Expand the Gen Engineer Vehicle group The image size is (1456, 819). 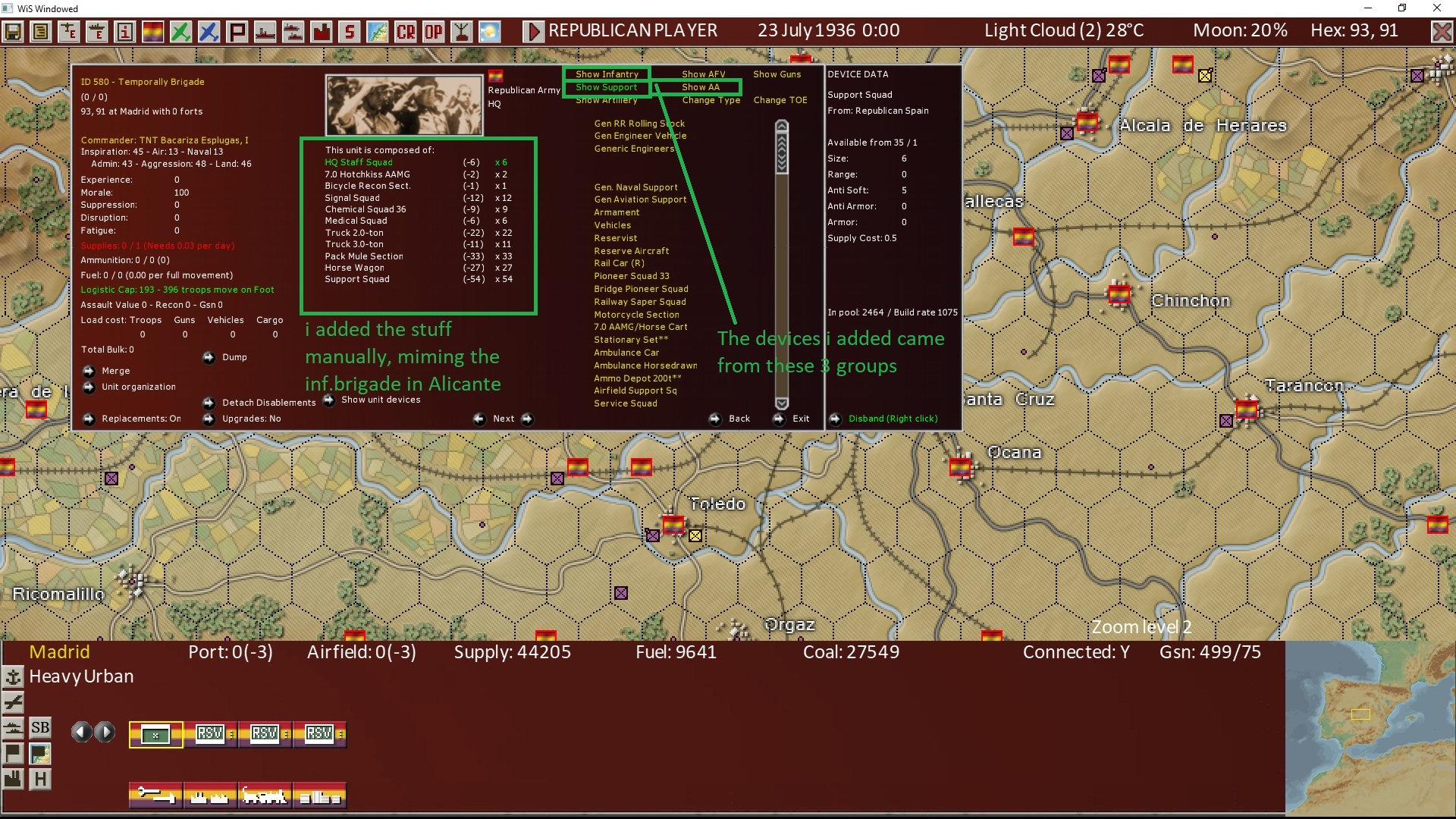641,136
